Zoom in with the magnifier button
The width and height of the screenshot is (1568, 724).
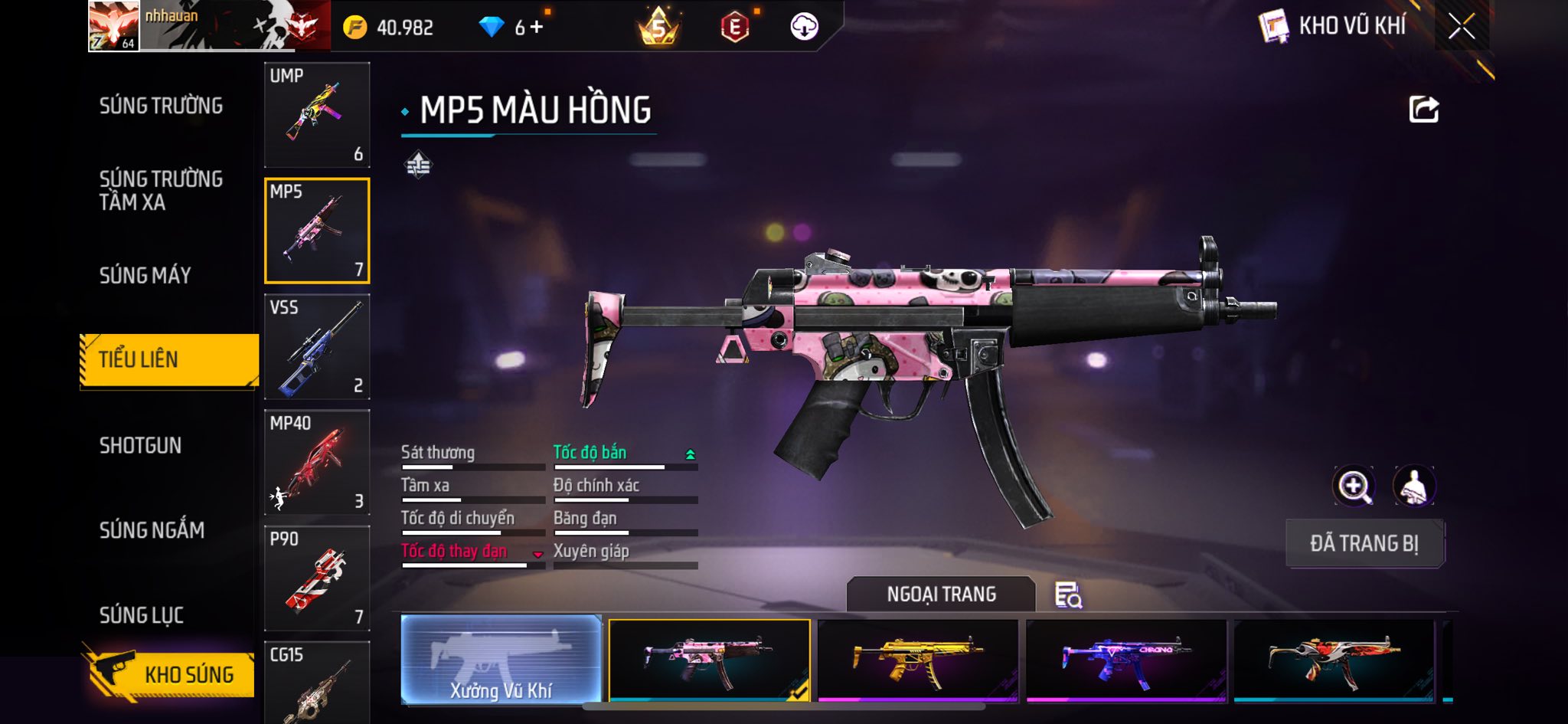(1354, 486)
